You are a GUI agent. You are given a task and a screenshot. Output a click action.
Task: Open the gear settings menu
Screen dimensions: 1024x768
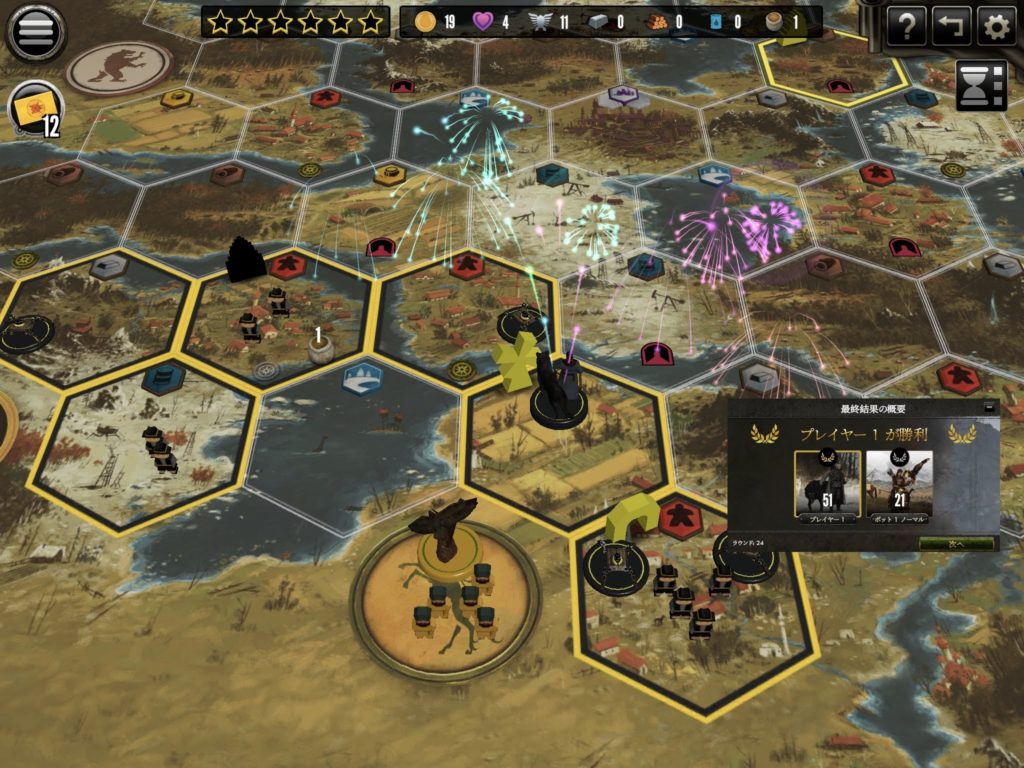(996, 27)
